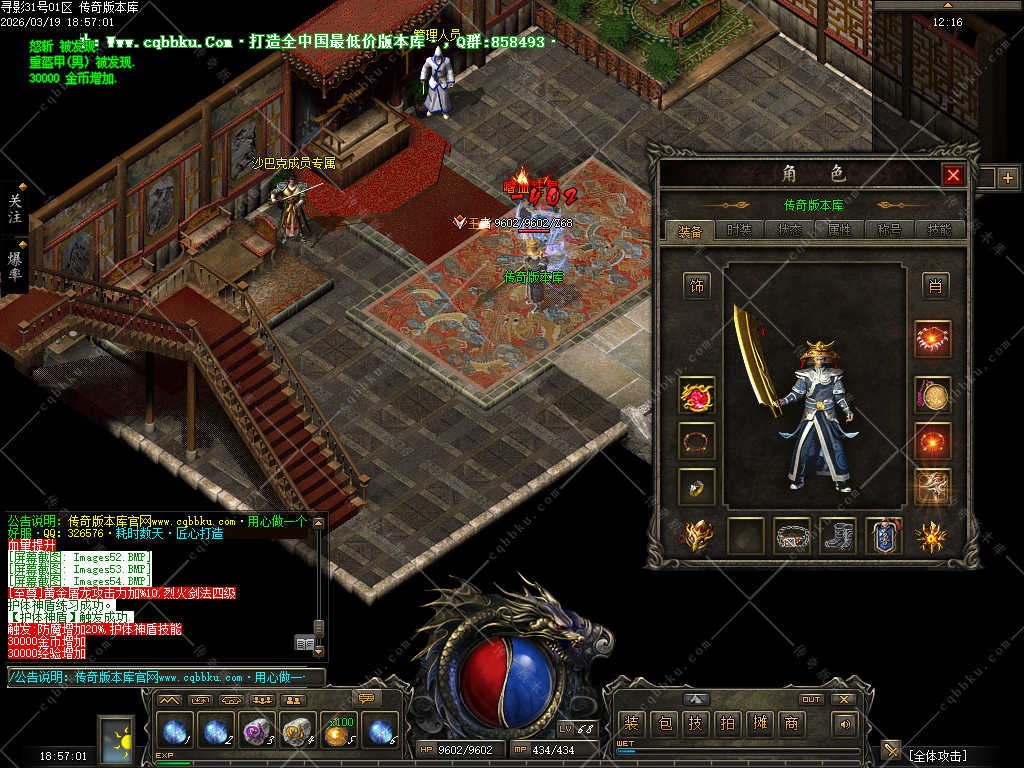
Task: Click the 拍 auction button
Action: pos(728,723)
